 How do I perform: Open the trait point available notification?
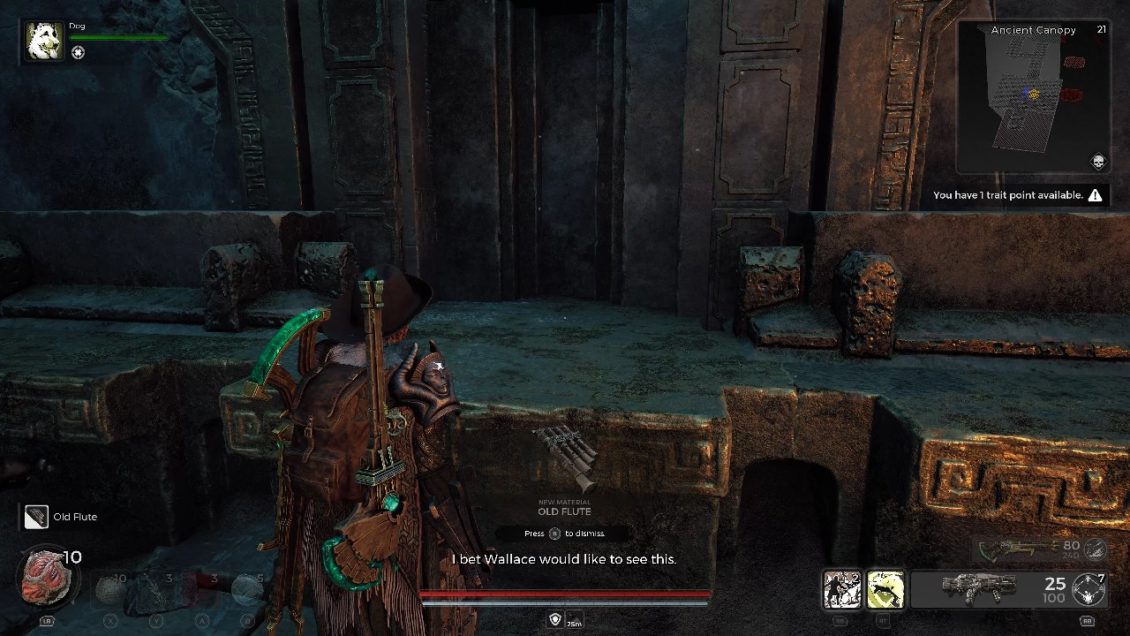point(1019,195)
